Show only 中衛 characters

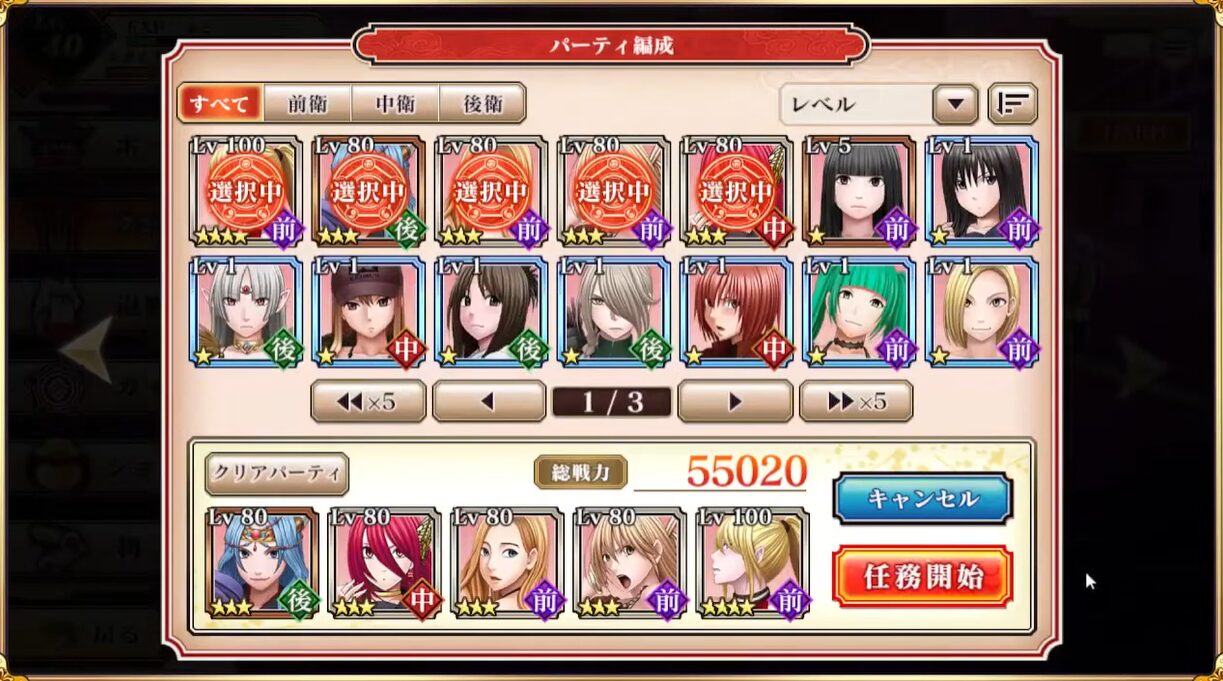click(x=395, y=103)
